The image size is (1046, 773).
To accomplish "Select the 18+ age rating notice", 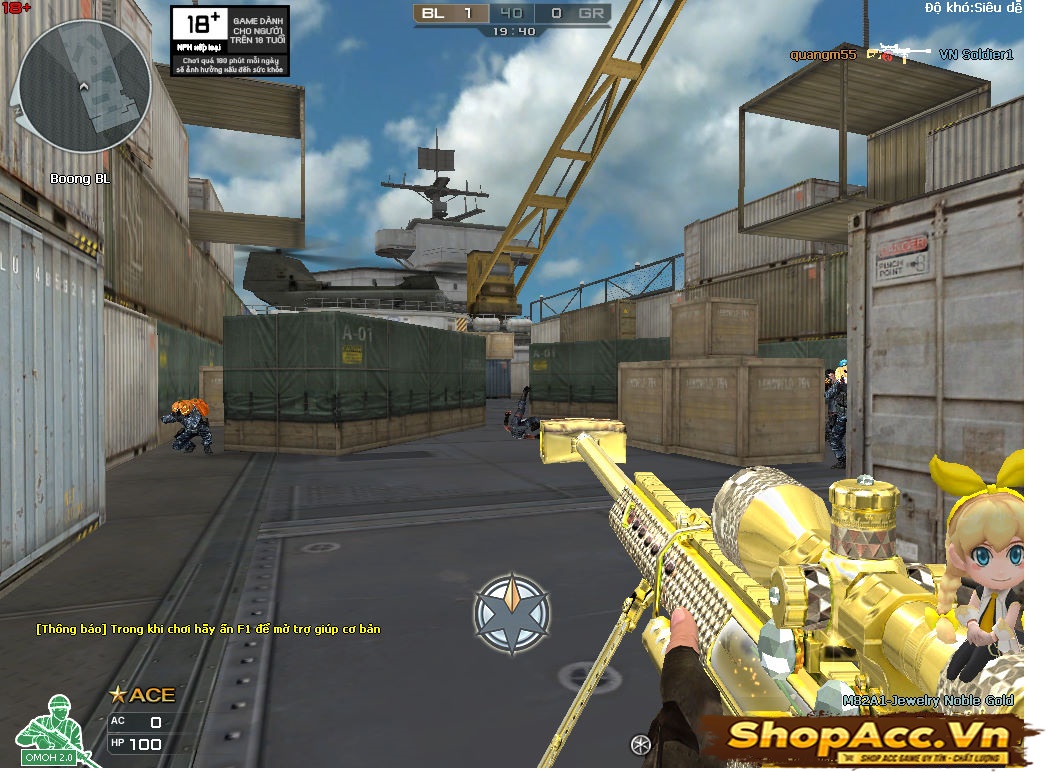I will (229, 40).
